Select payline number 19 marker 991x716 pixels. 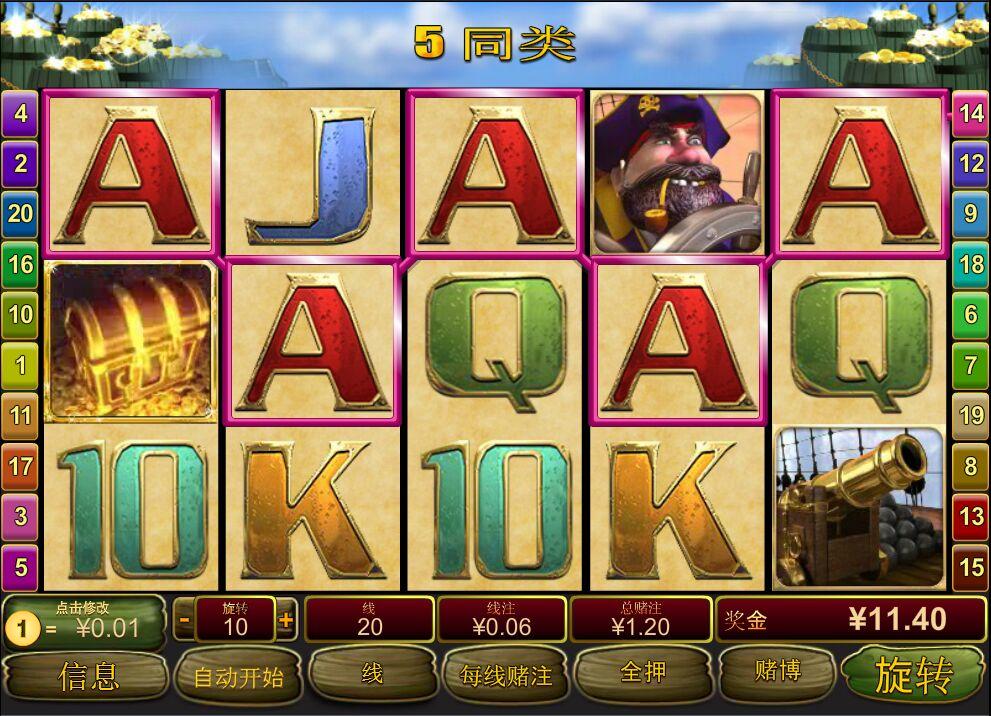coord(971,414)
